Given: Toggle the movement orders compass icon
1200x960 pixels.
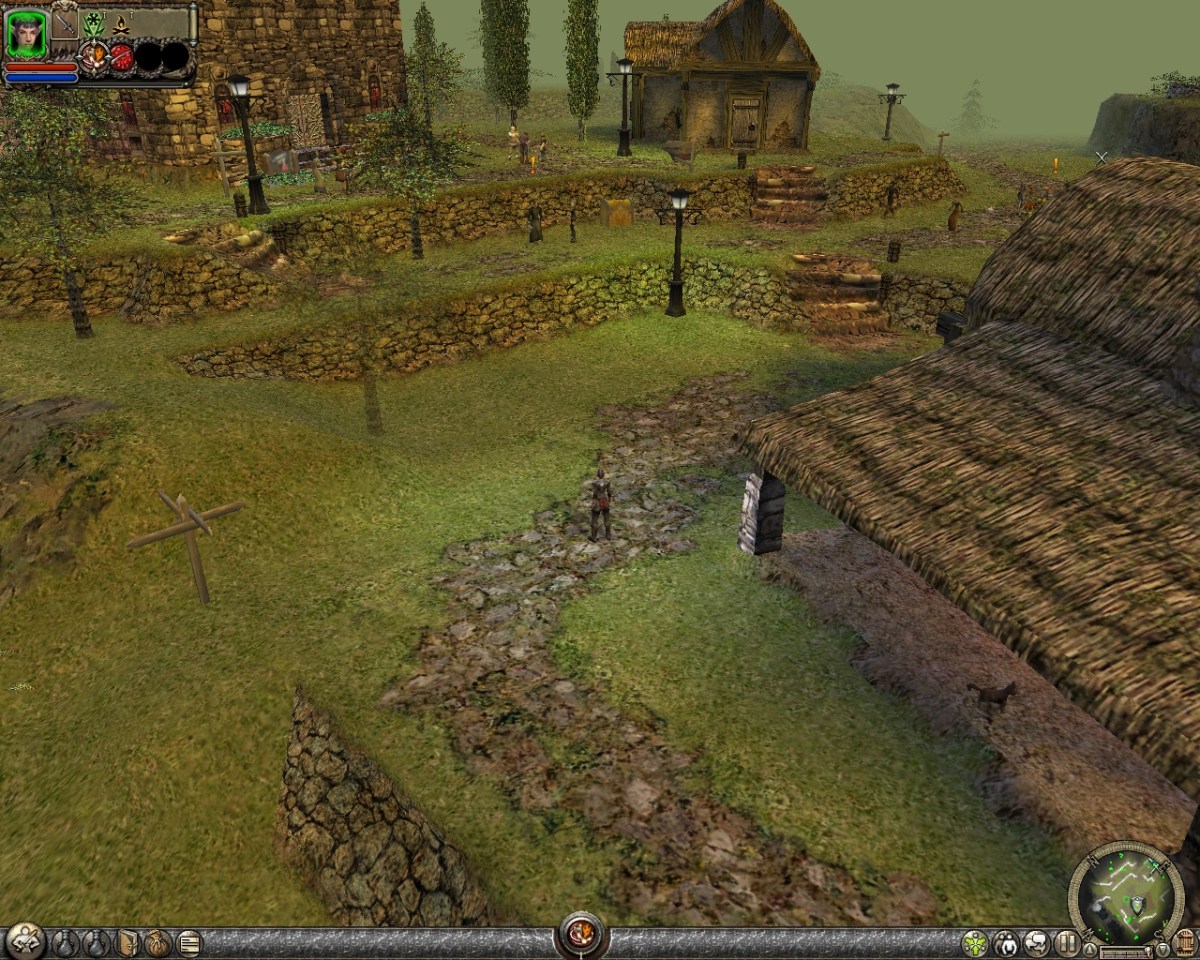Looking at the screenshot, I should 94,57.
